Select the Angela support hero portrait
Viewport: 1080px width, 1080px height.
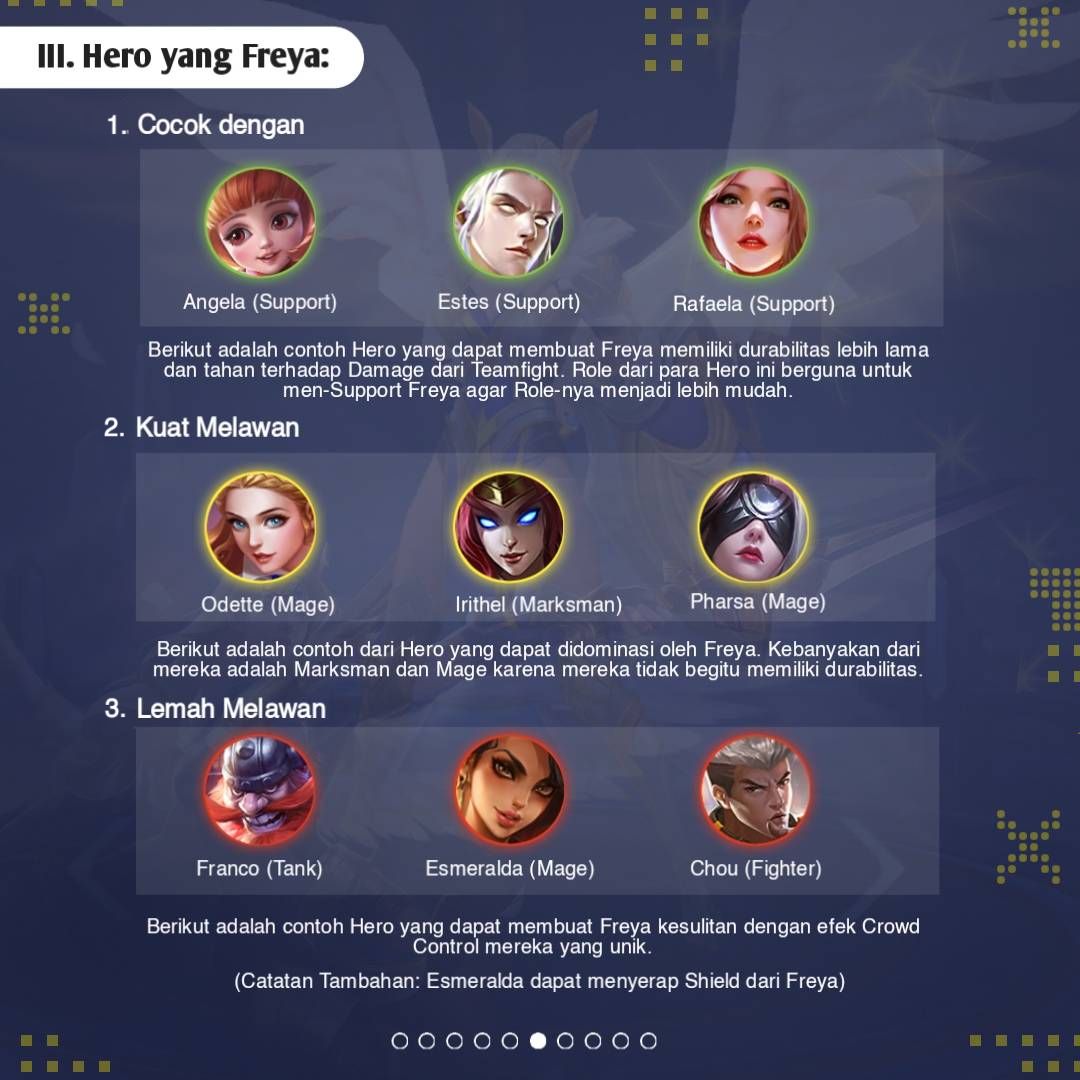click(x=260, y=222)
